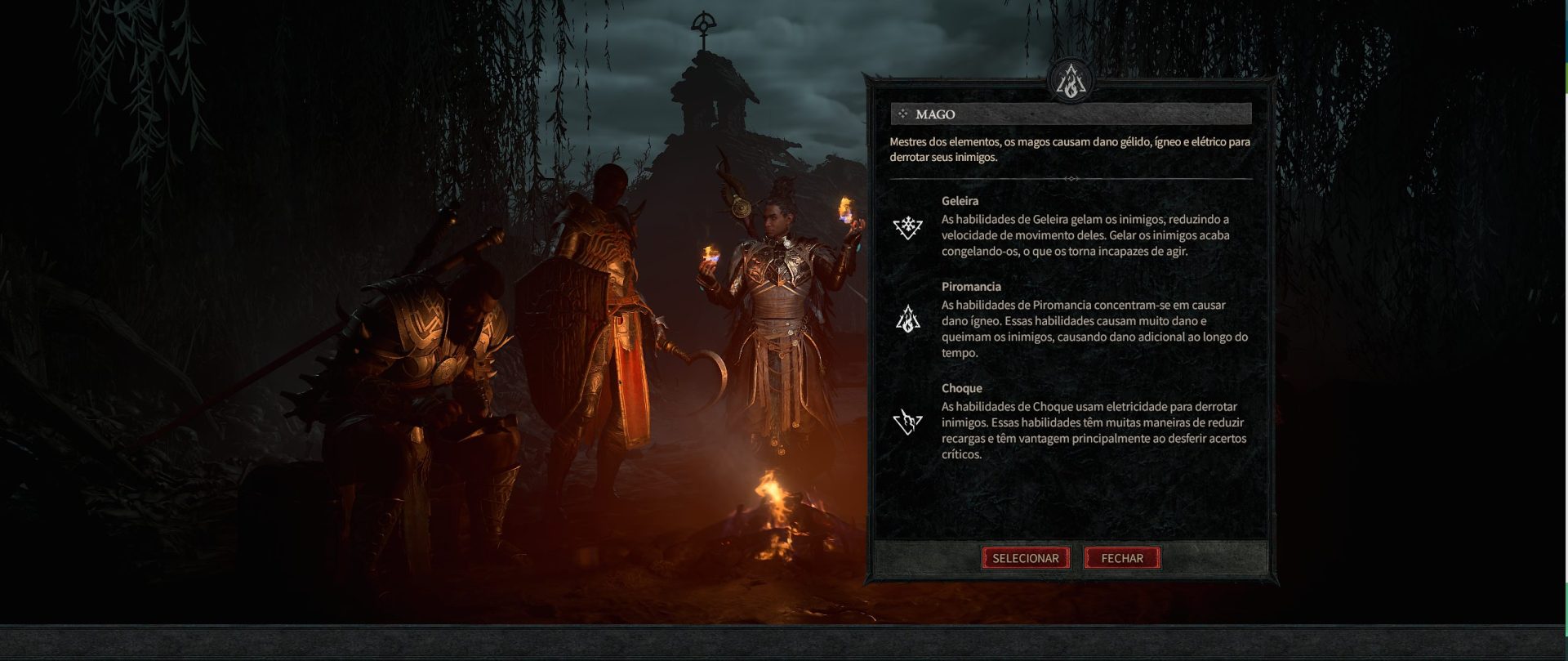The image size is (1568, 661).
Task: Click the Piromancia section heading
Action: pyautogui.click(x=972, y=287)
